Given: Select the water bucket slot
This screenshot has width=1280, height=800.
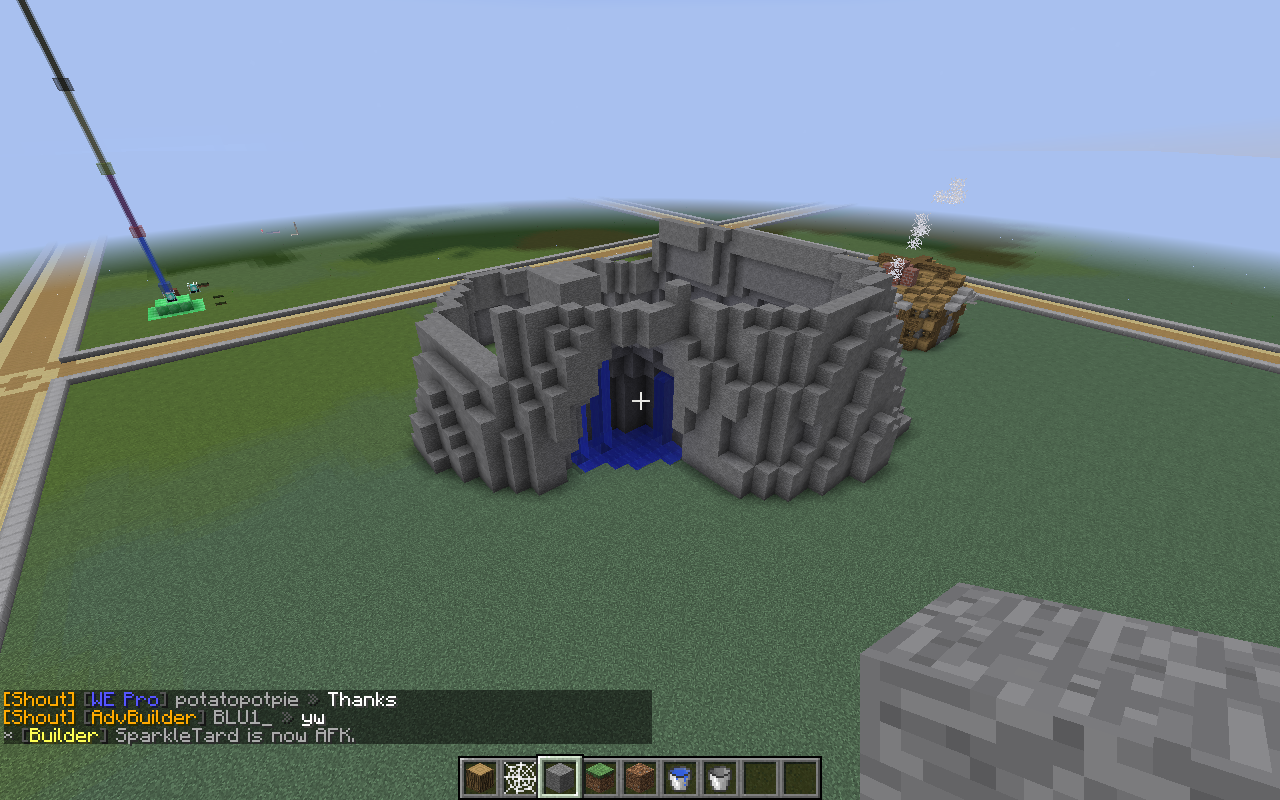Looking at the screenshot, I should pyautogui.click(x=680, y=778).
